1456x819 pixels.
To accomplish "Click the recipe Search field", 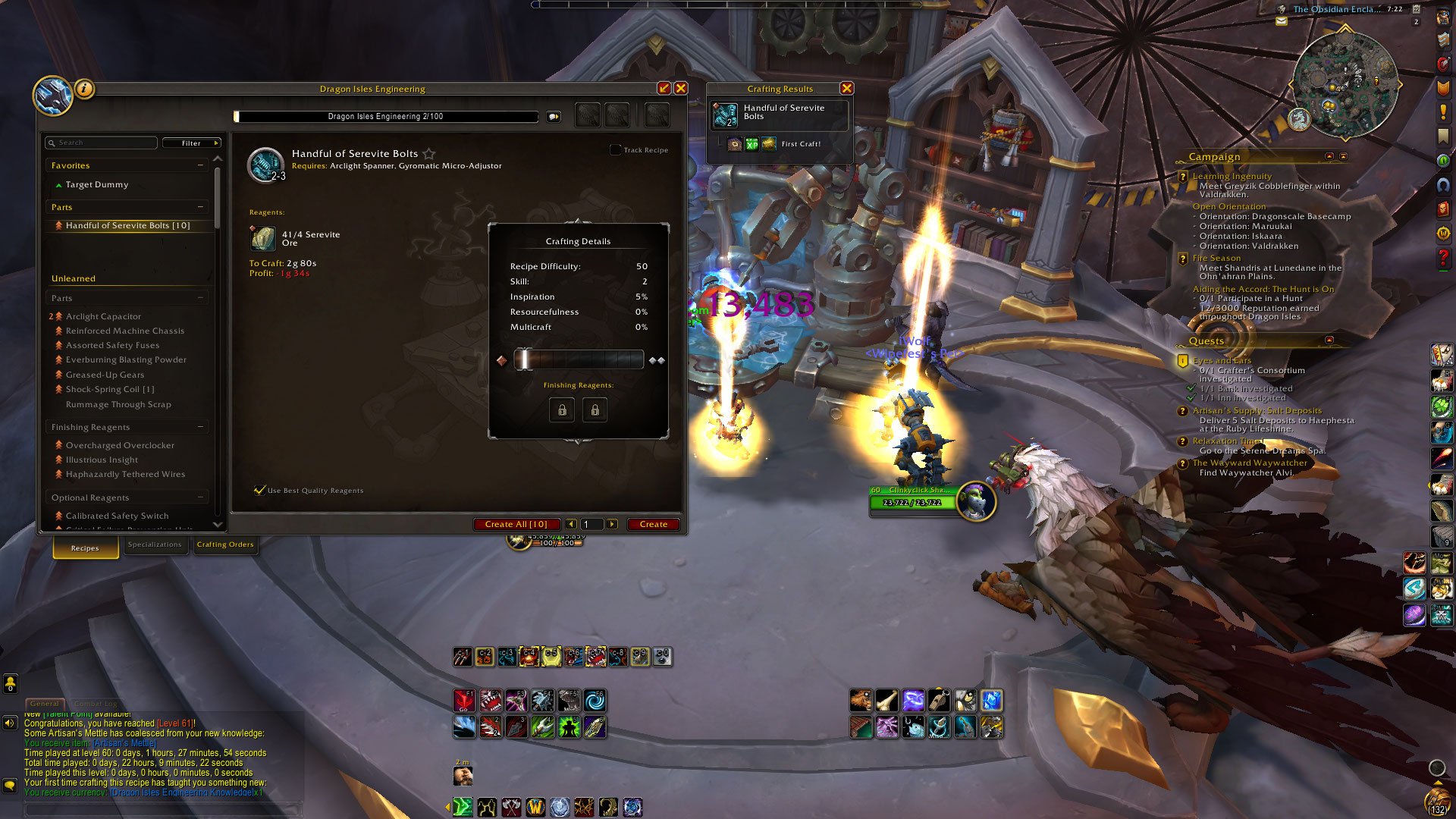I will (x=102, y=143).
